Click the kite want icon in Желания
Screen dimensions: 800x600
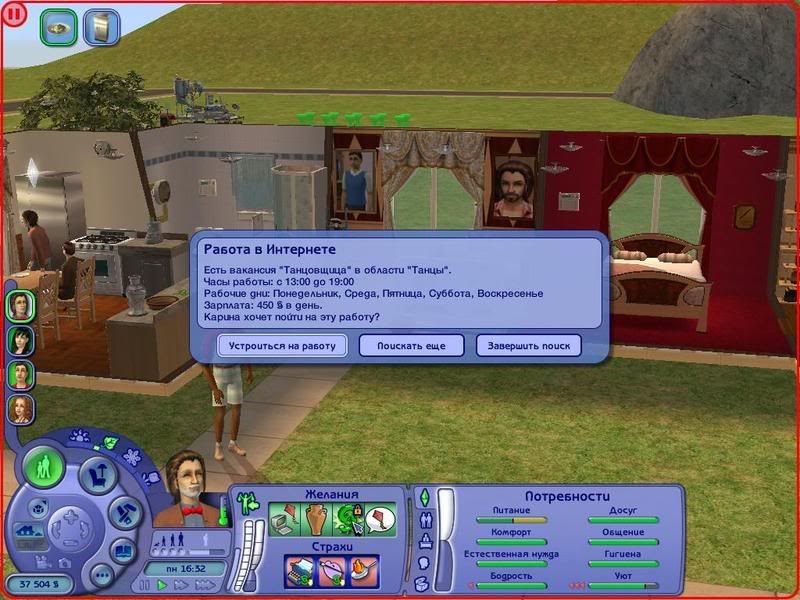[380, 519]
